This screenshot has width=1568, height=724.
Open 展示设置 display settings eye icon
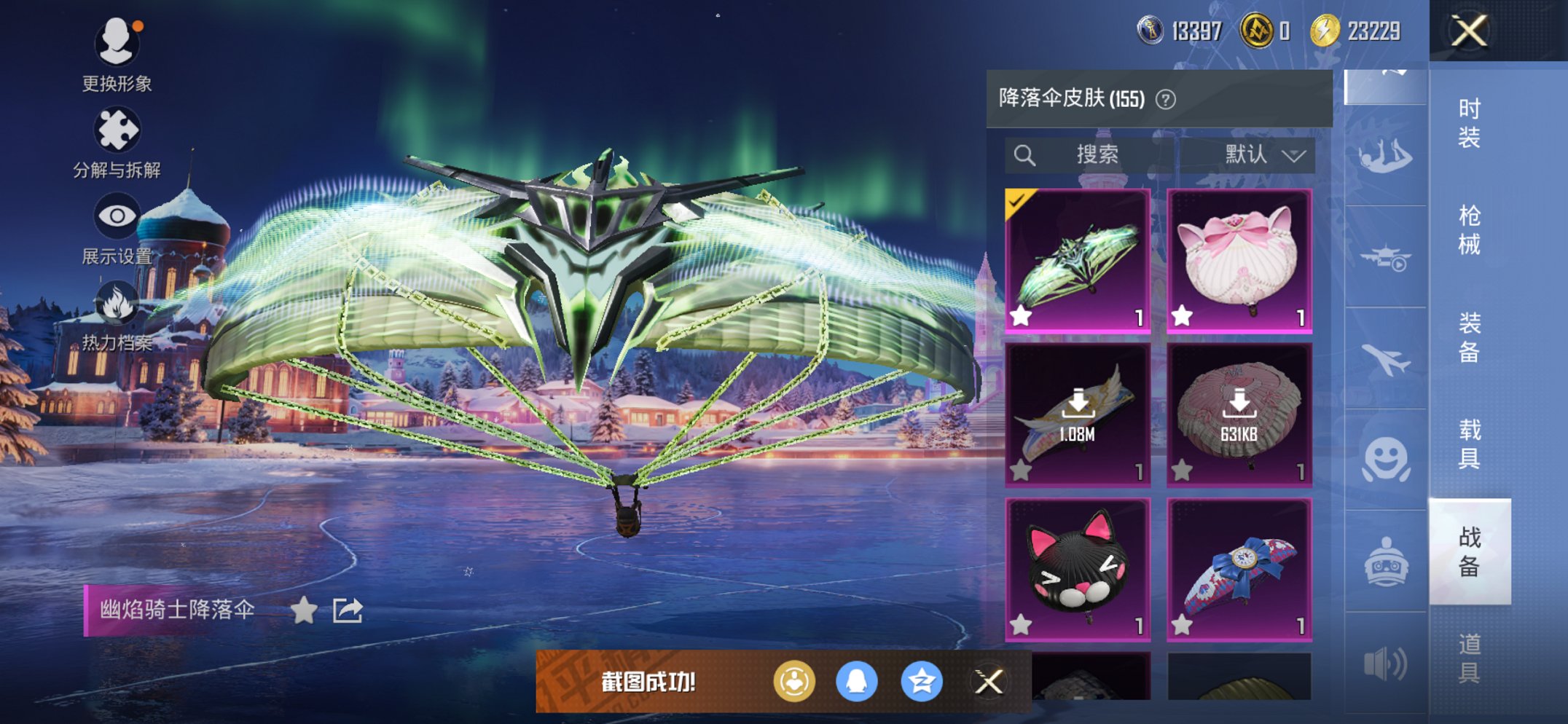[x=117, y=215]
